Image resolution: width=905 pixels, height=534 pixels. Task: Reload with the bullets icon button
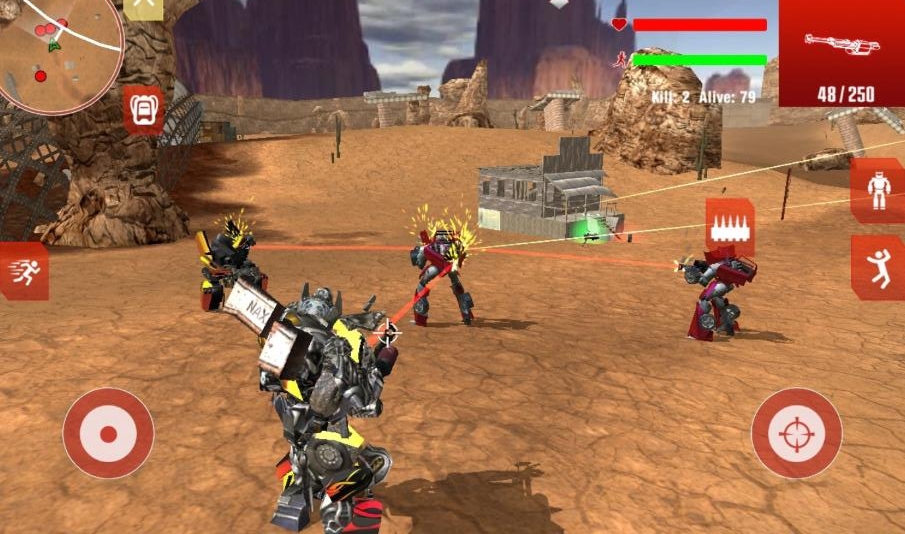[729, 227]
